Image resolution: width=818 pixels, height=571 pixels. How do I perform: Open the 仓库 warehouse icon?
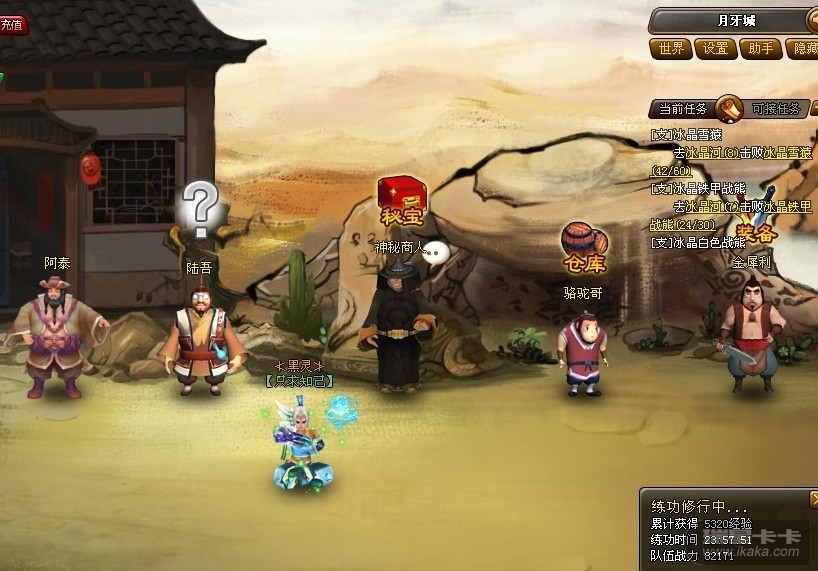[x=584, y=247]
